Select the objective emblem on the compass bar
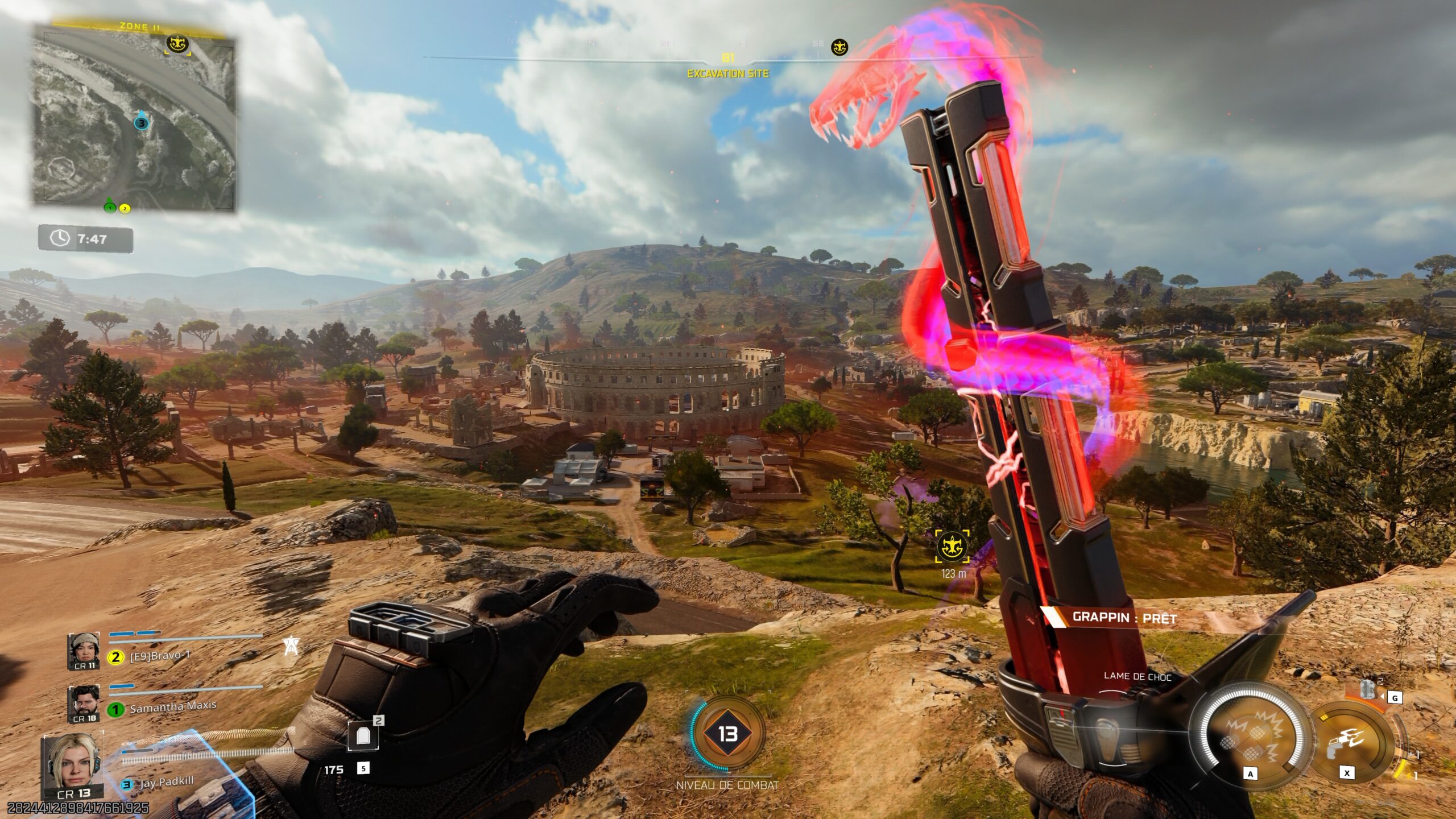1456x819 pixels. [x=839, y=47]
